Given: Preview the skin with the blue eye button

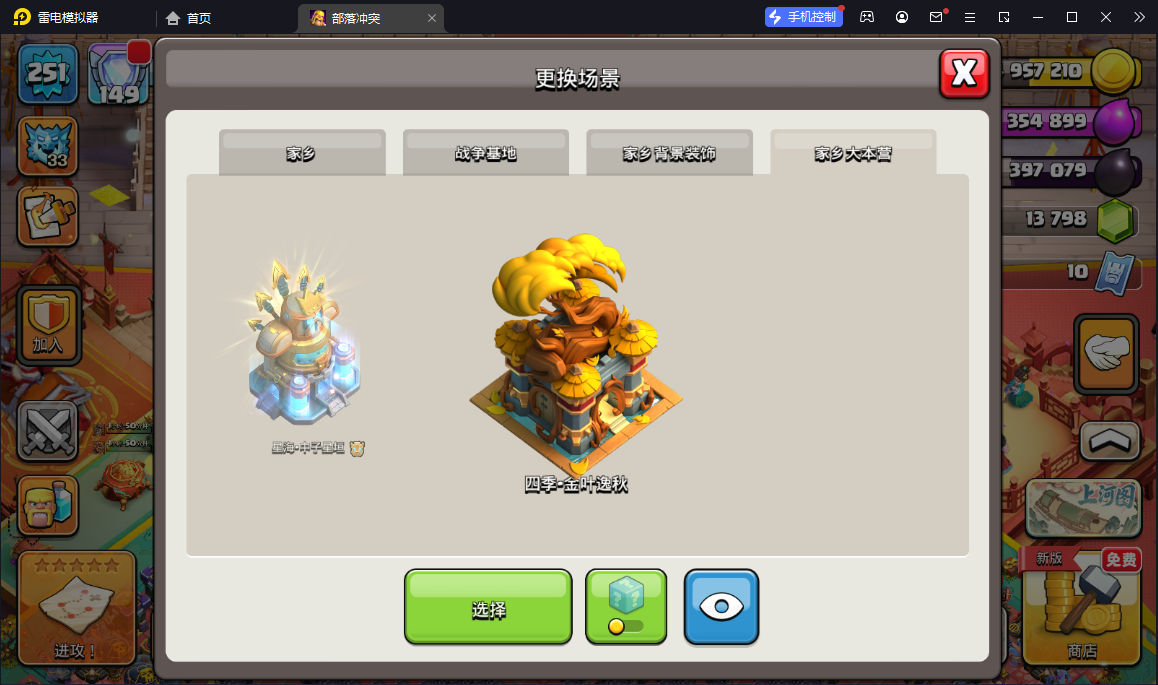Looking at the screenshot, I should pos(721,607).
